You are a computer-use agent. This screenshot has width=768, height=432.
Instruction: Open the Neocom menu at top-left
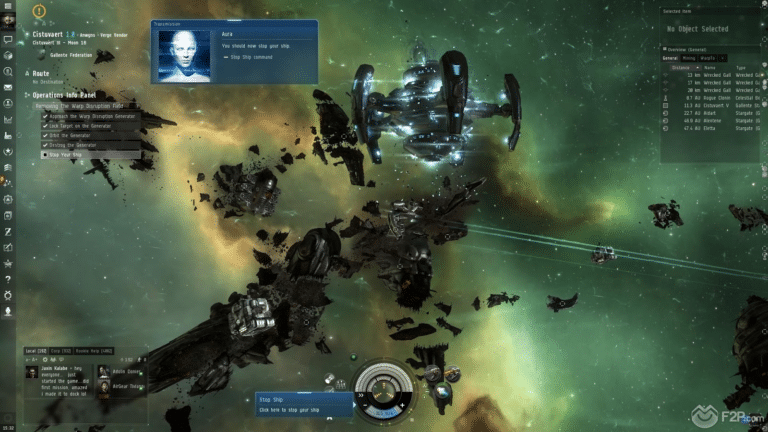(x=8, y=6)
